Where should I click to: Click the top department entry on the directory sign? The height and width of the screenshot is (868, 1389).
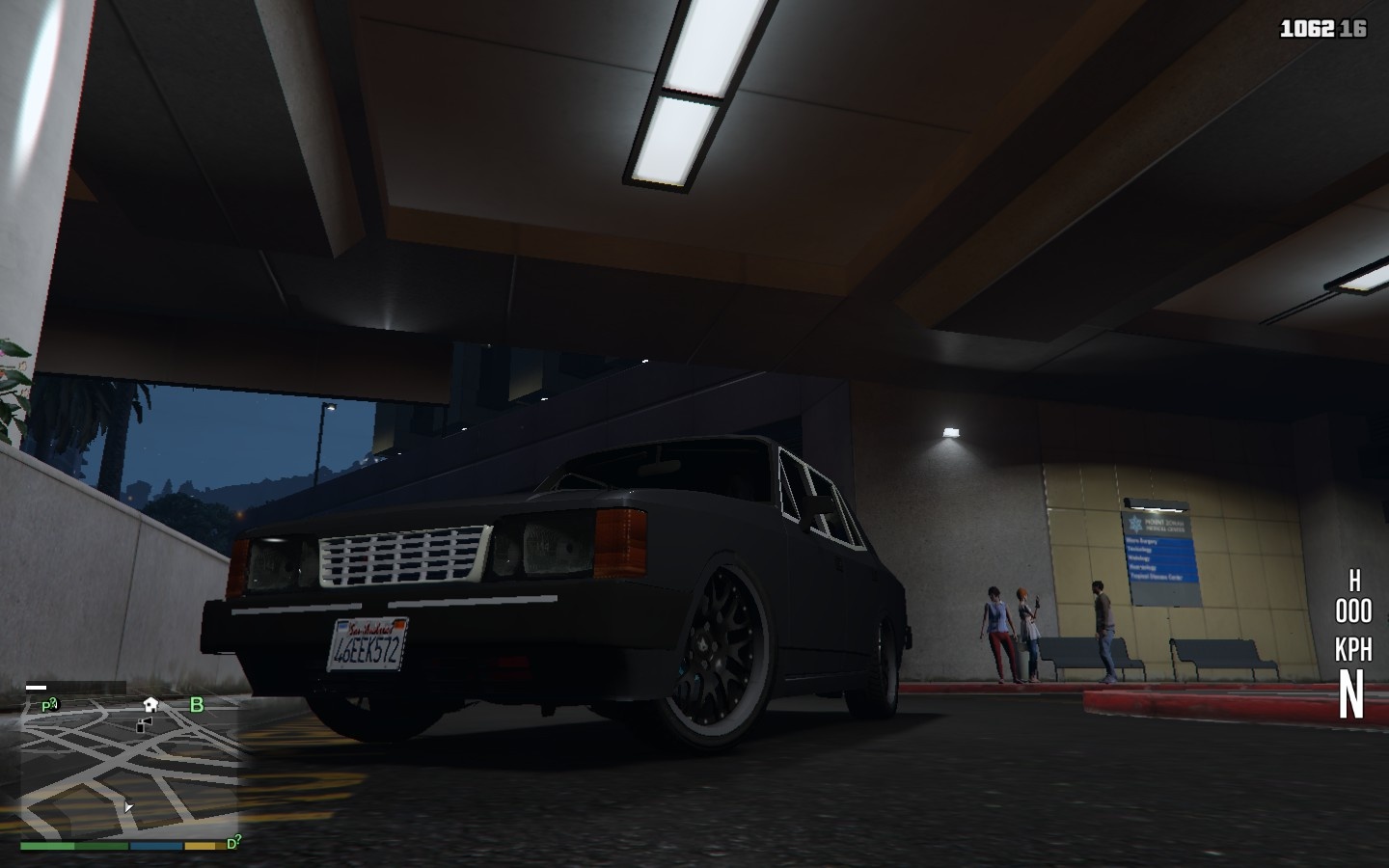(1141, 542)
